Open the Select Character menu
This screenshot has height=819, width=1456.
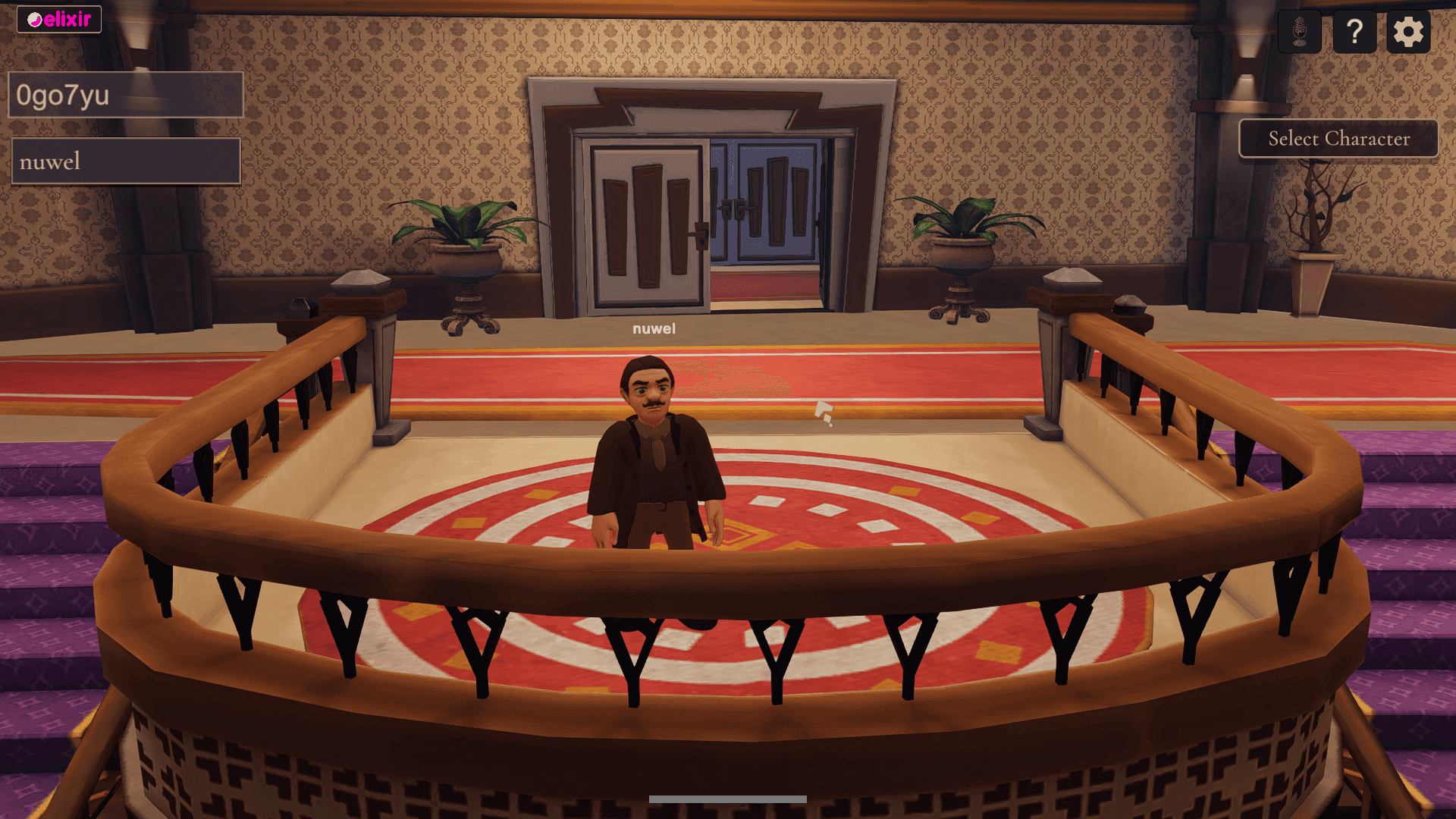[x=1338, y=139]
